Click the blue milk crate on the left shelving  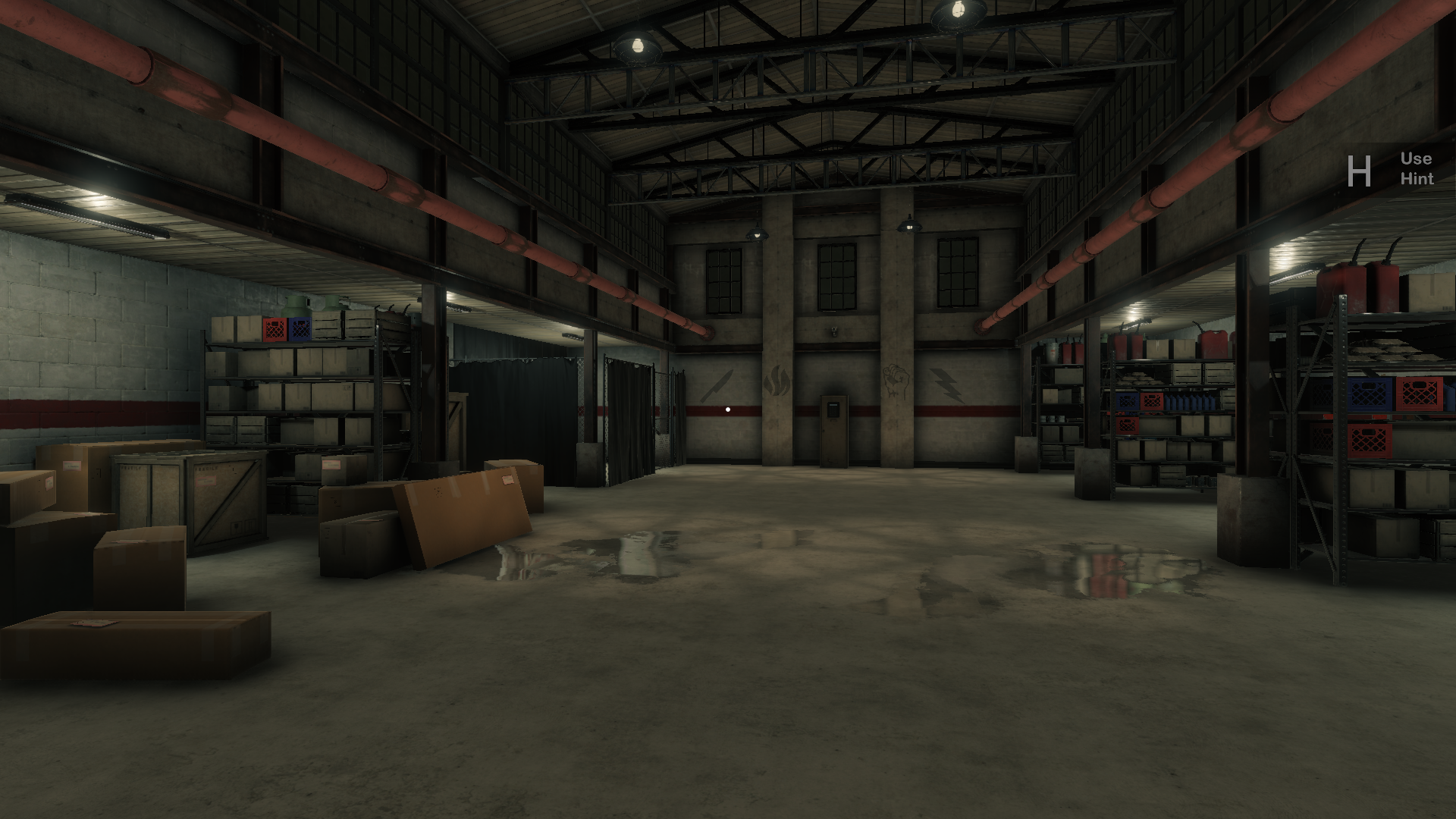(x=300, y=328)
